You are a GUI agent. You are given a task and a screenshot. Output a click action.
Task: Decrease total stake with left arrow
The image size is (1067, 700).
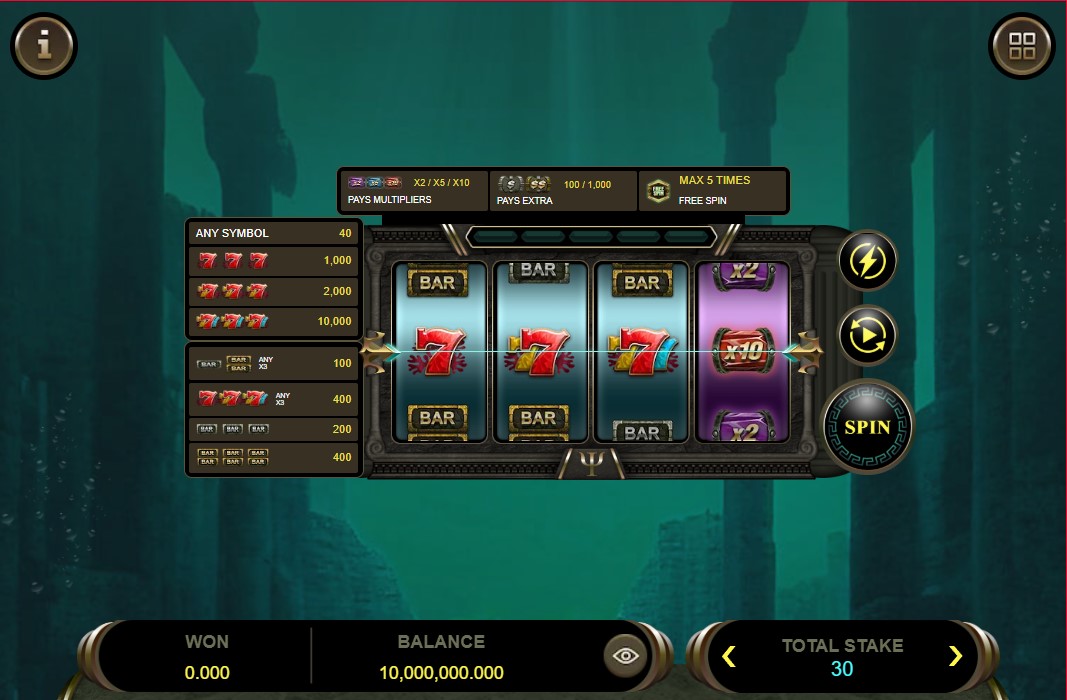click(729, 656)
